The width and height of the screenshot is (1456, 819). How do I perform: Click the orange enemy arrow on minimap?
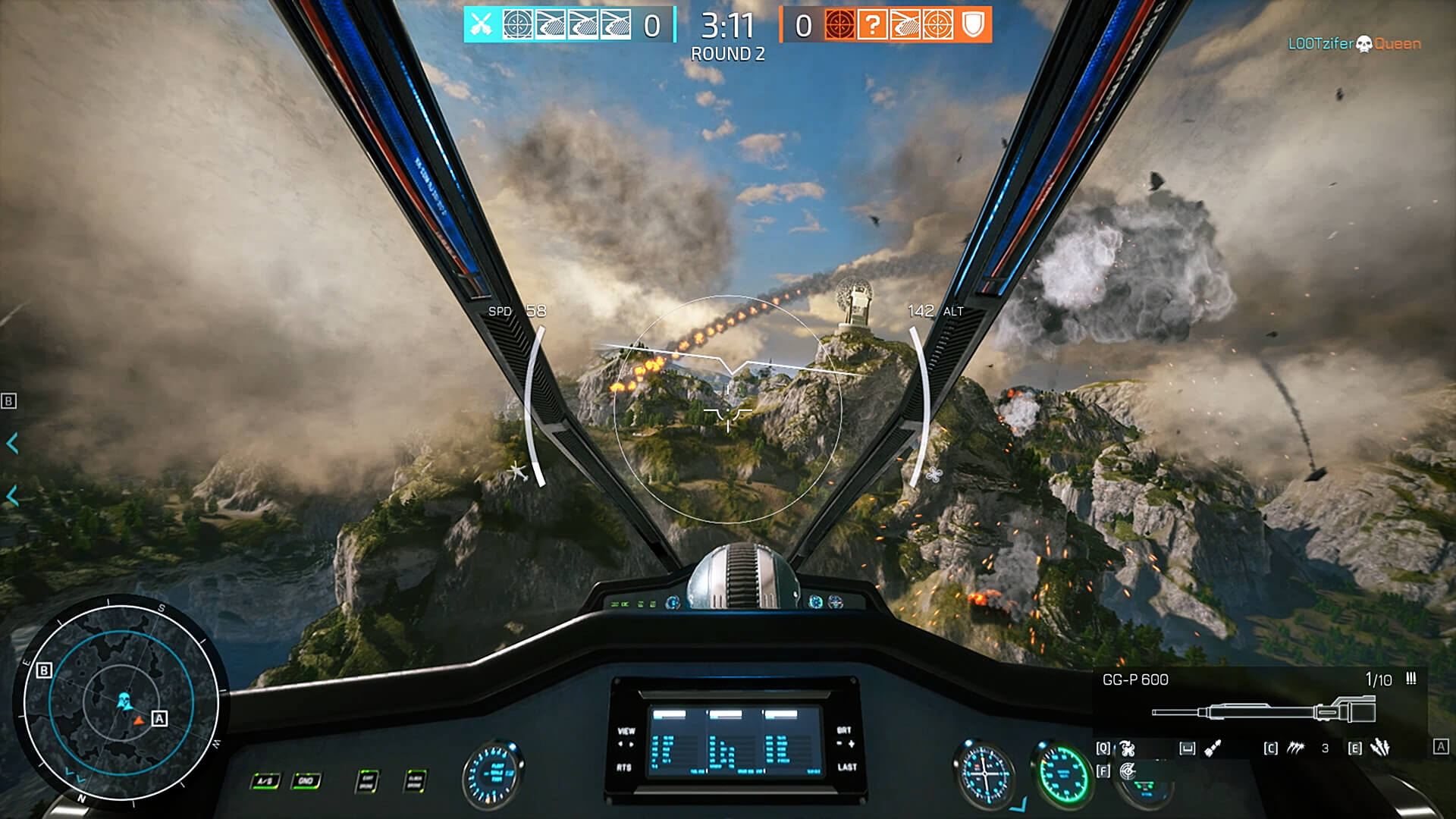pos(139,720)
